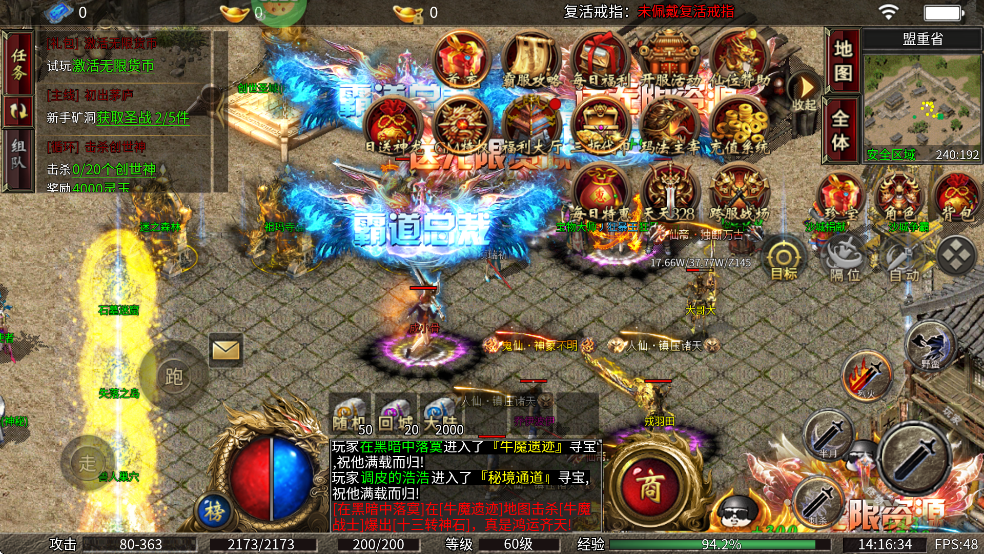Image resolution: width=984 pixels, height=554 pixels.
Task: Open the mail envelope icon
Action: 226,350
